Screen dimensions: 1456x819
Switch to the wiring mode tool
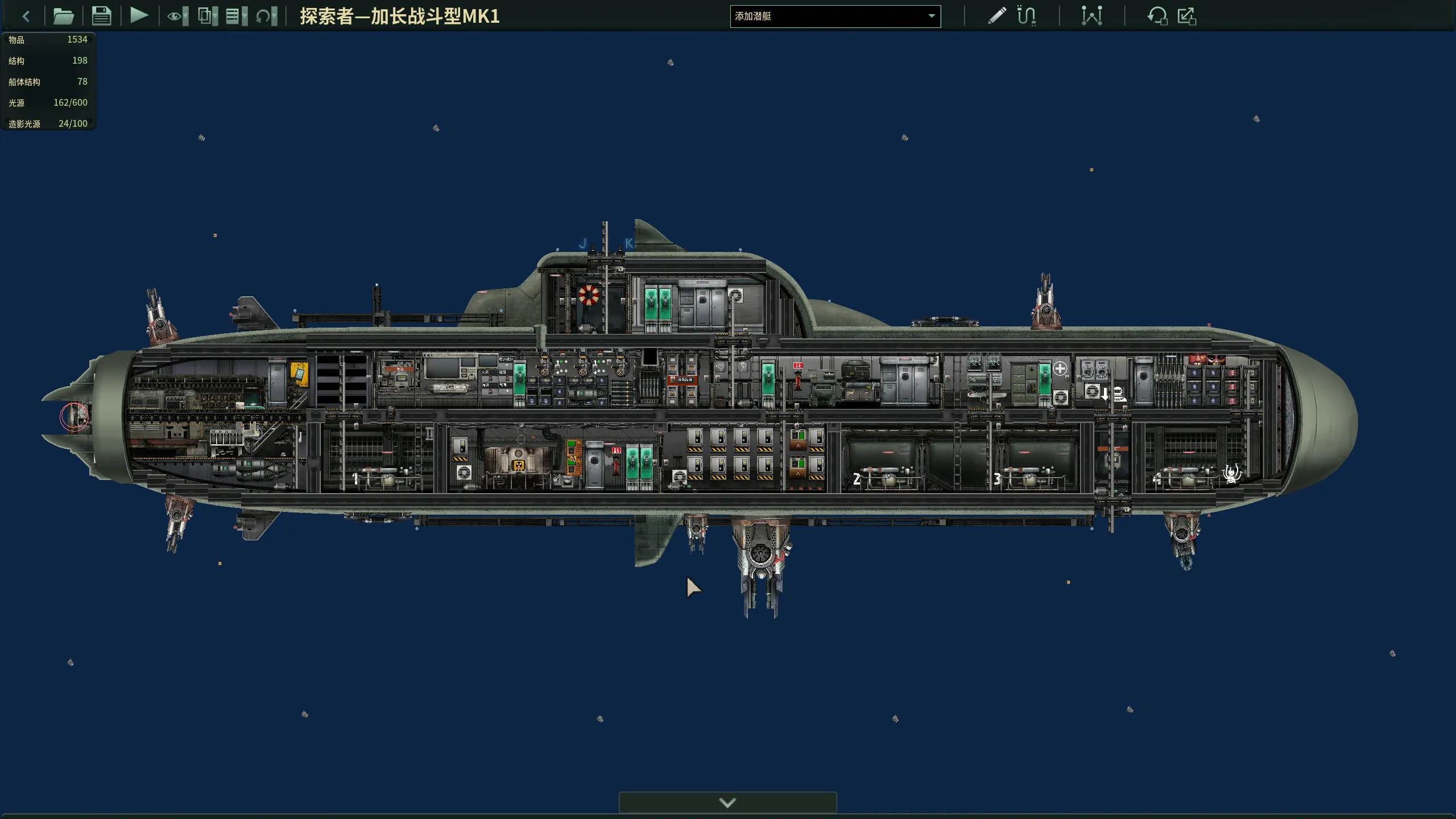tap(1026, 16)
